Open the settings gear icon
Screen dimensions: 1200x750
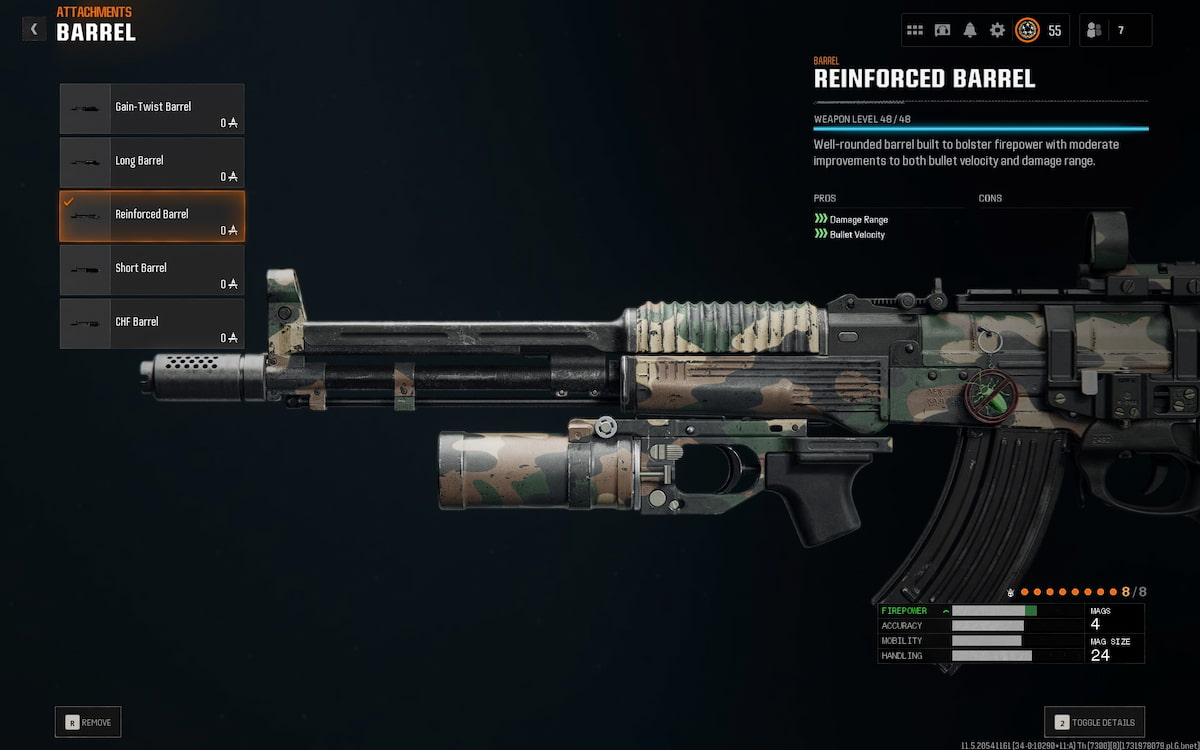coord(997,30)
